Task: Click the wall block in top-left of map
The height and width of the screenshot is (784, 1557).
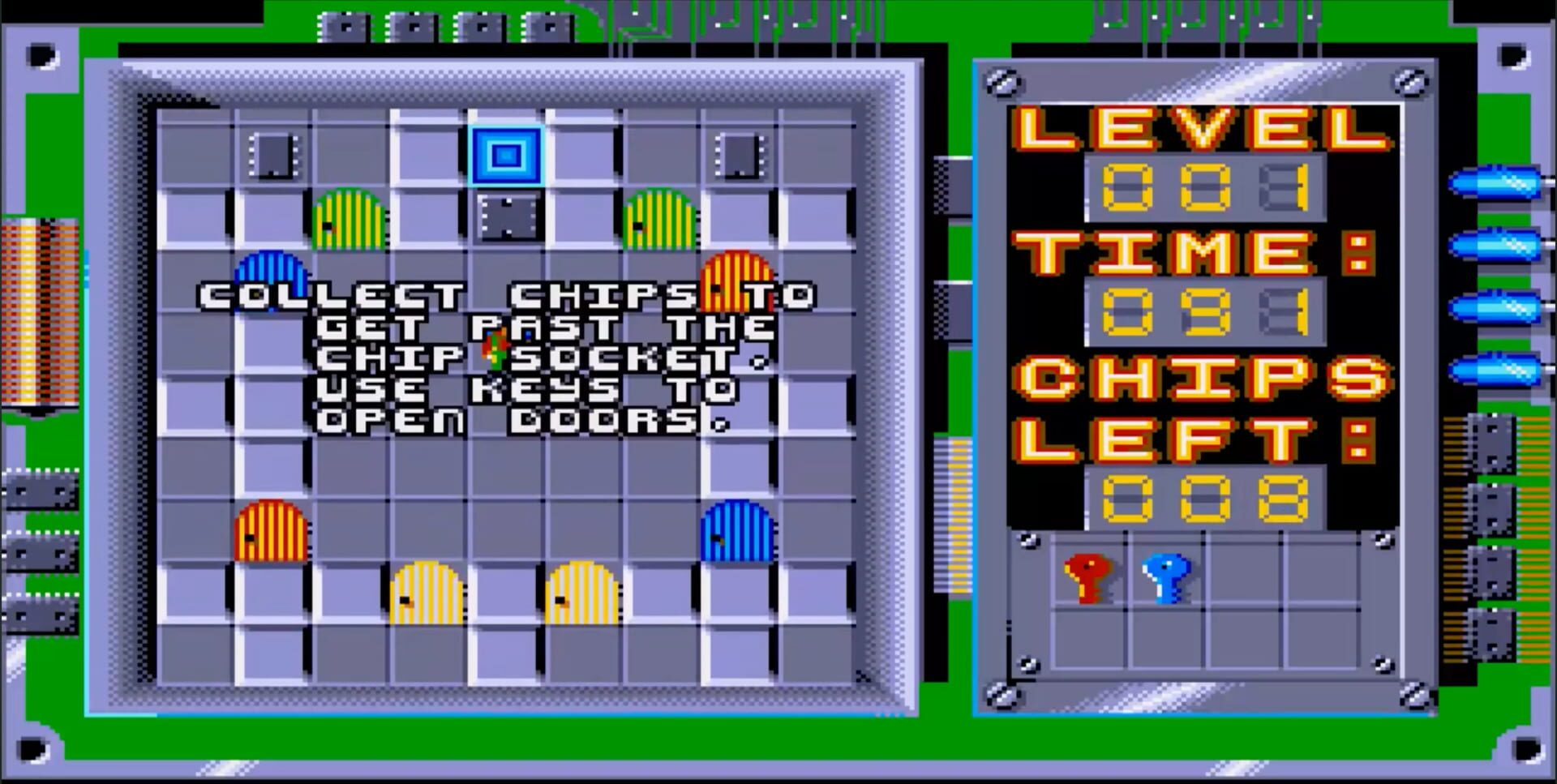Action: 272,156
